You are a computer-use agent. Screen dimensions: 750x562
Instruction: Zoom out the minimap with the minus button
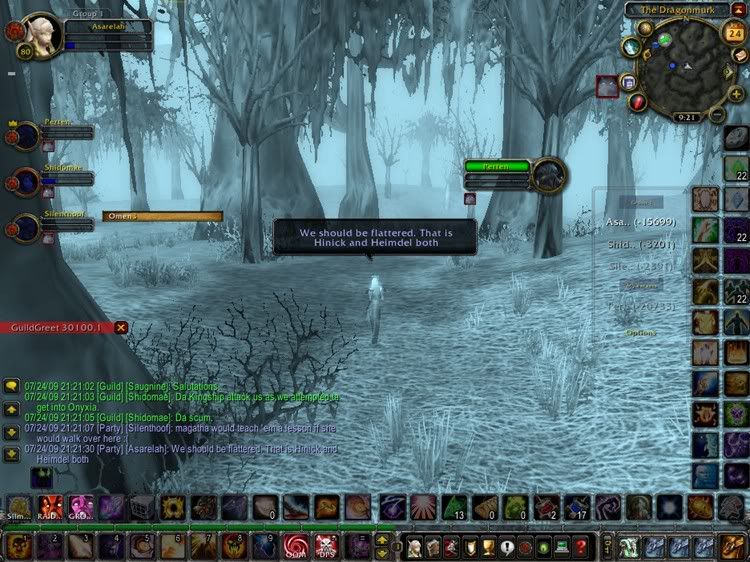[718, 116]
